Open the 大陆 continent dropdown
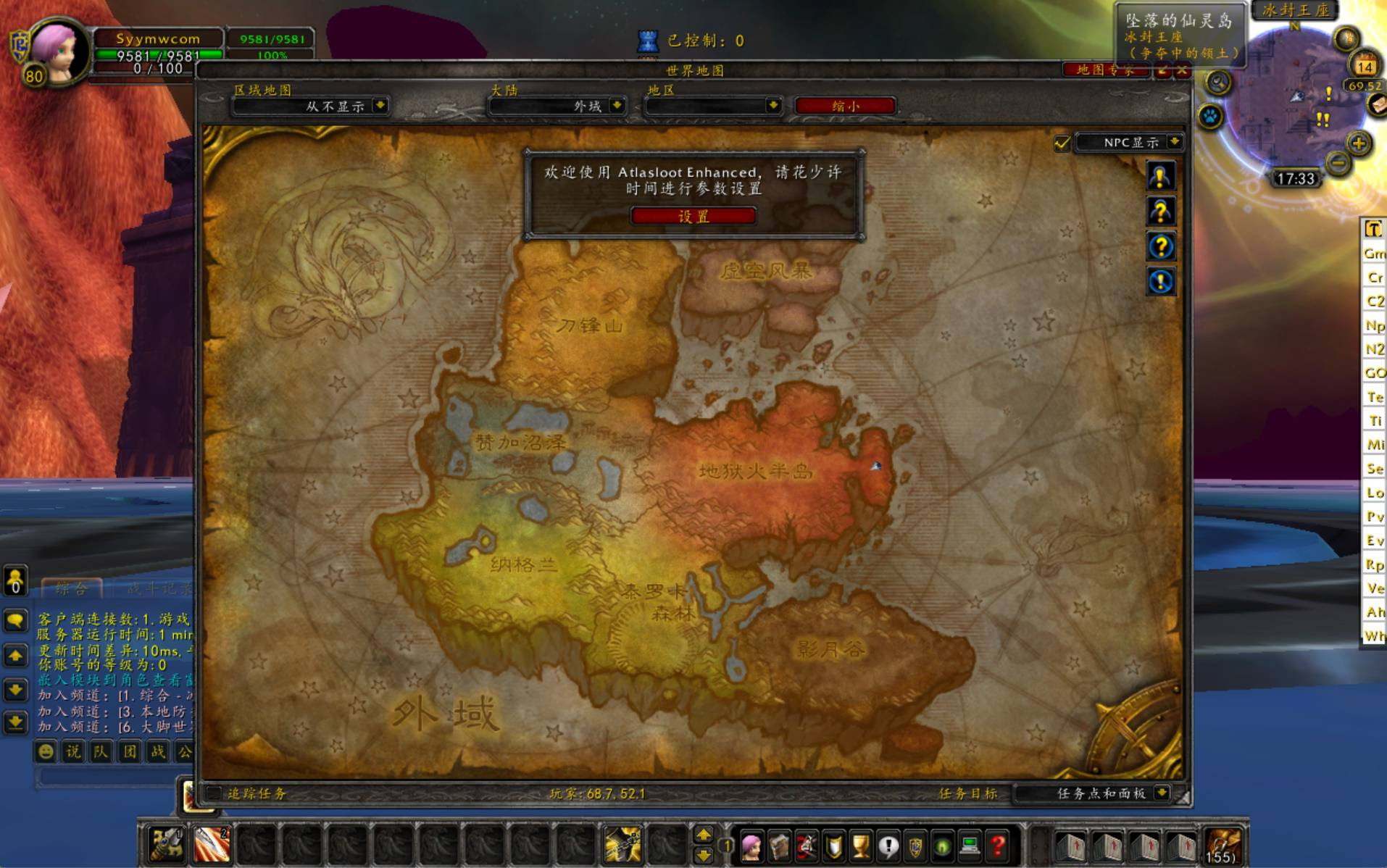1387x868 pixels. click(x=617, y=106)
